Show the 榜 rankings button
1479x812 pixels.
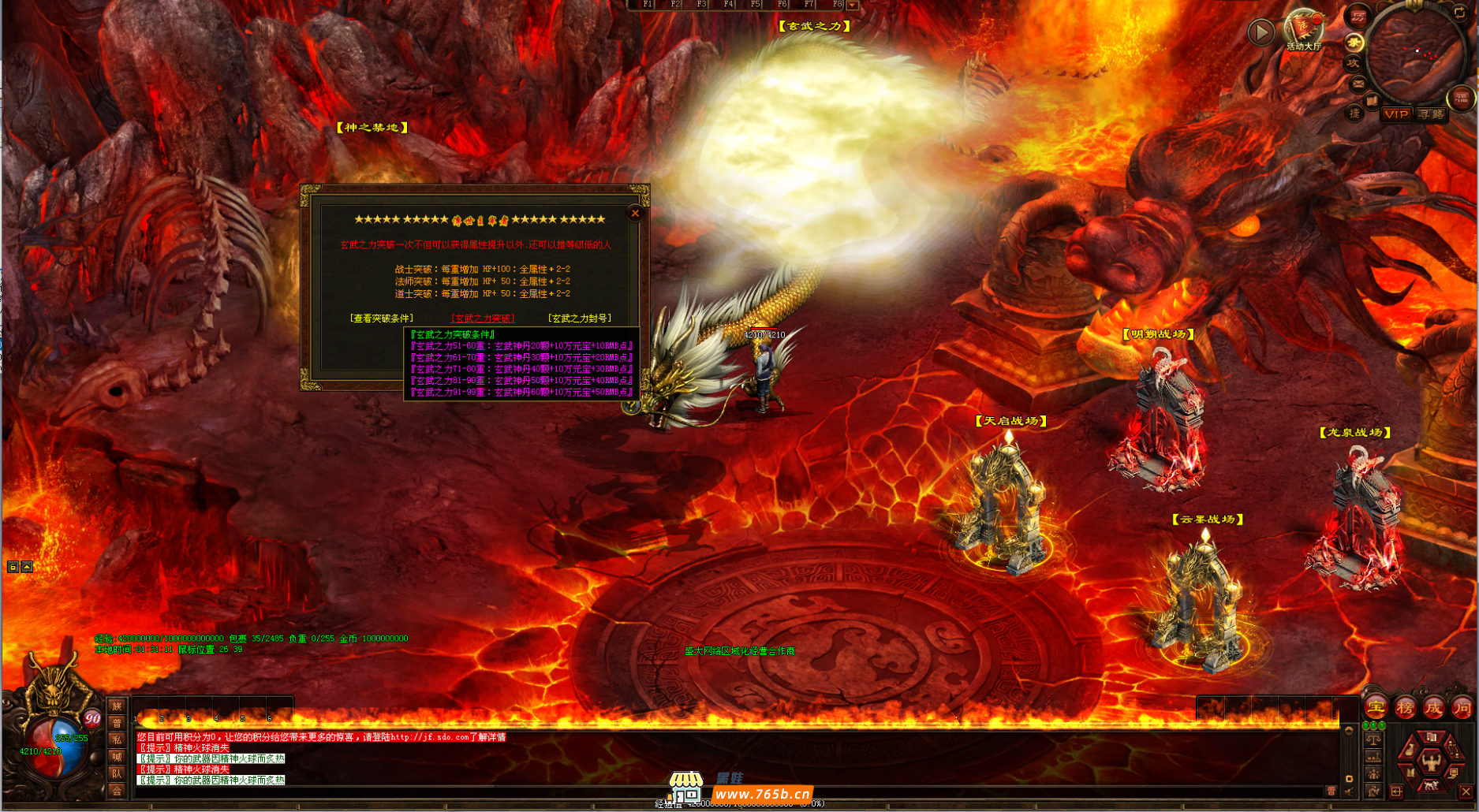coord(1405,707)
